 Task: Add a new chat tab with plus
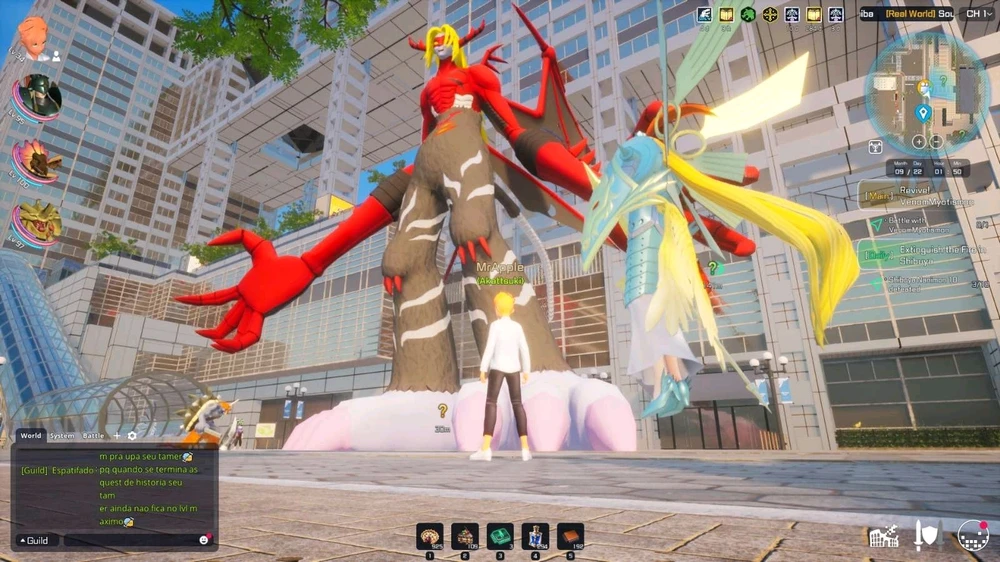[x=116, y=436]
